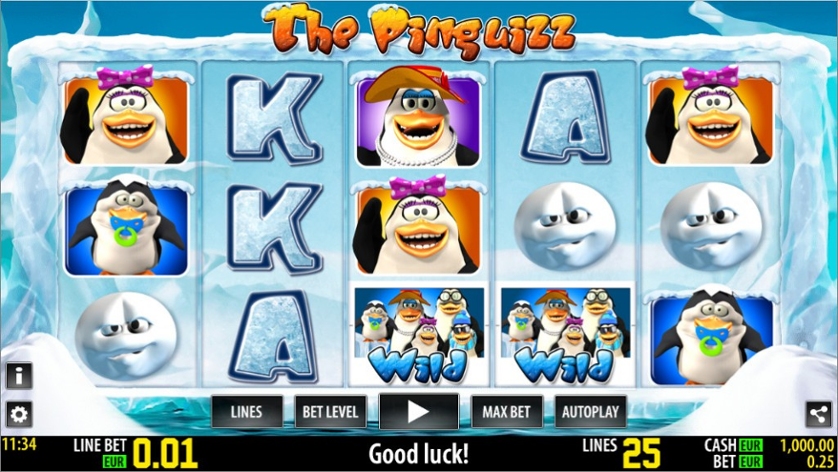Open the gear settings menu

click(18, 414)
